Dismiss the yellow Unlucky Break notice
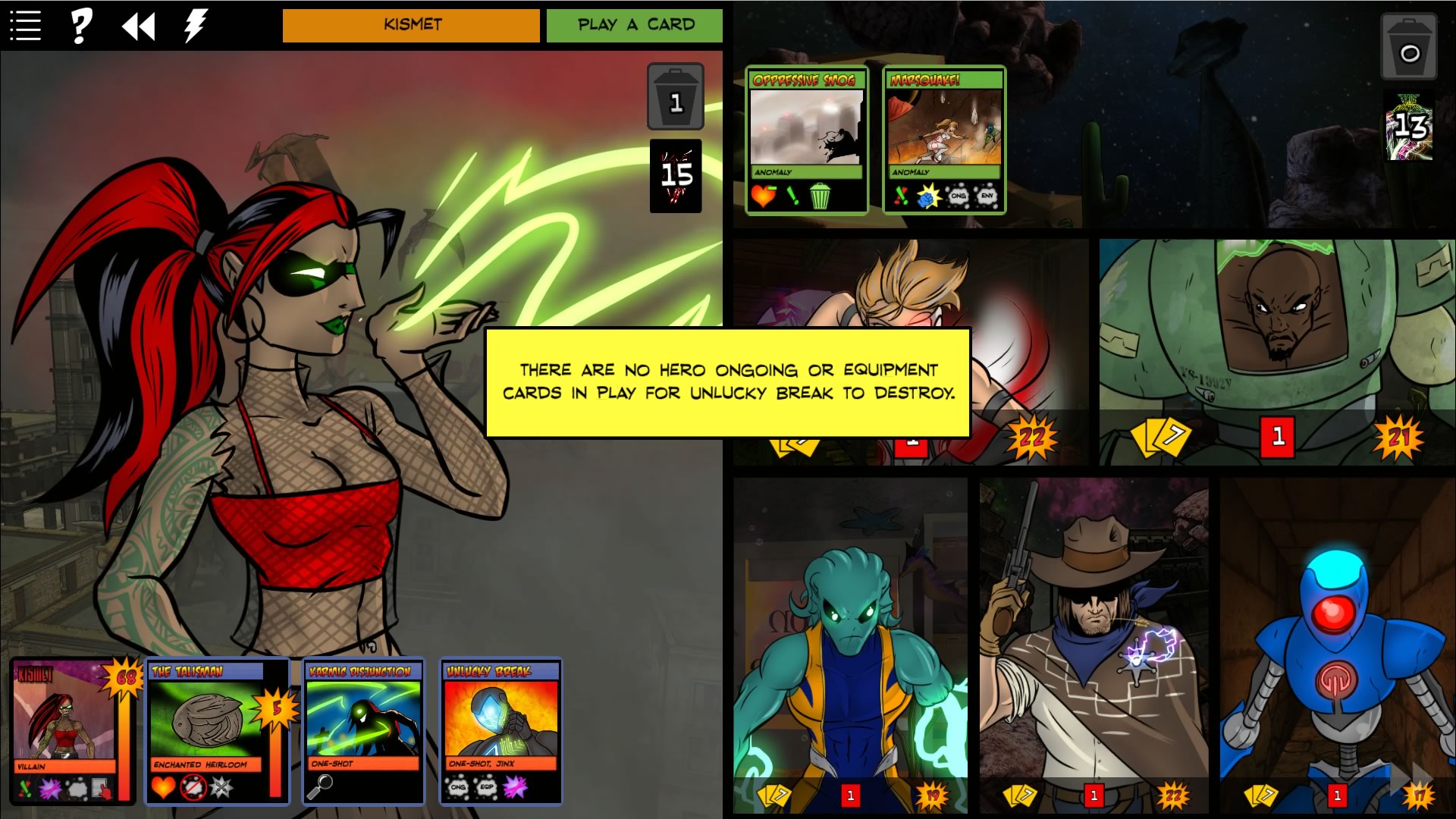This screenshot has height=819, width=1456. pos(728,383)
